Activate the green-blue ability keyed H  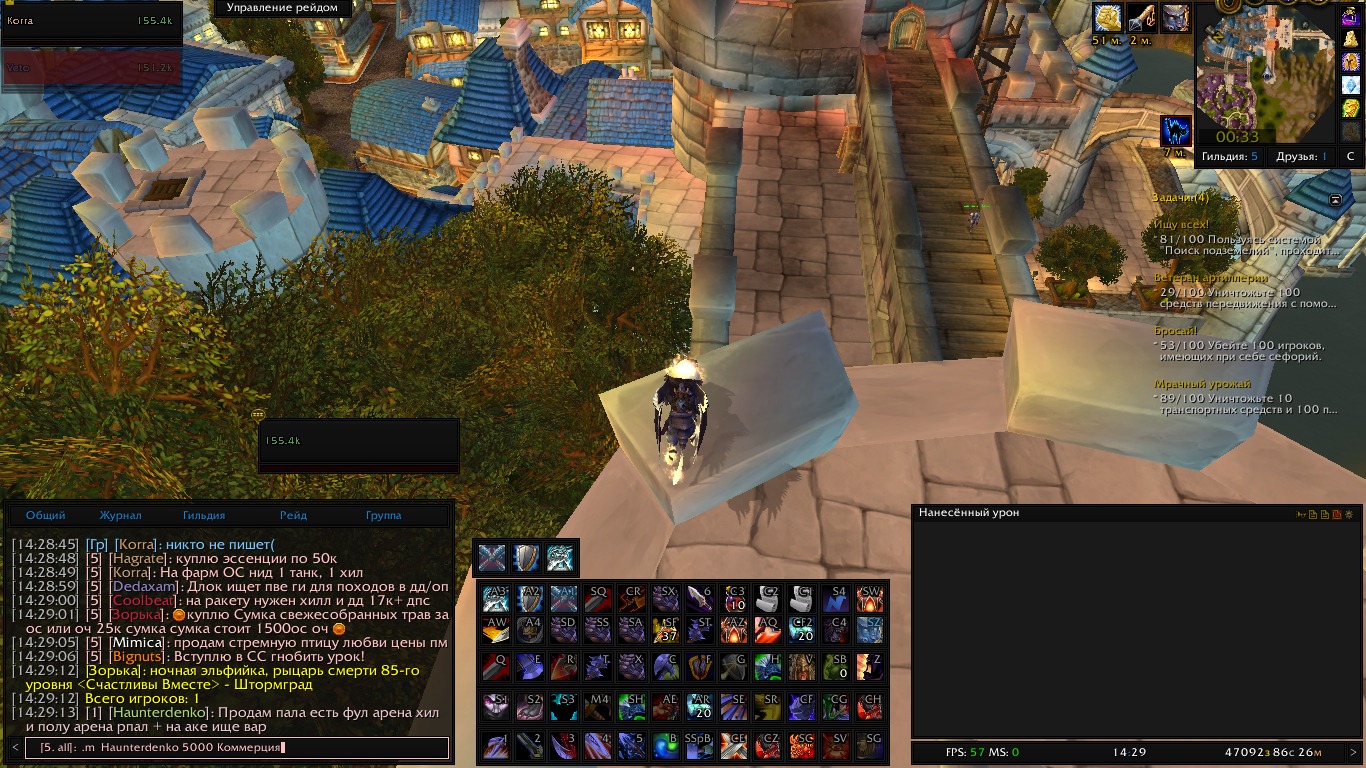pyautogui.click(x=767, y=667)
